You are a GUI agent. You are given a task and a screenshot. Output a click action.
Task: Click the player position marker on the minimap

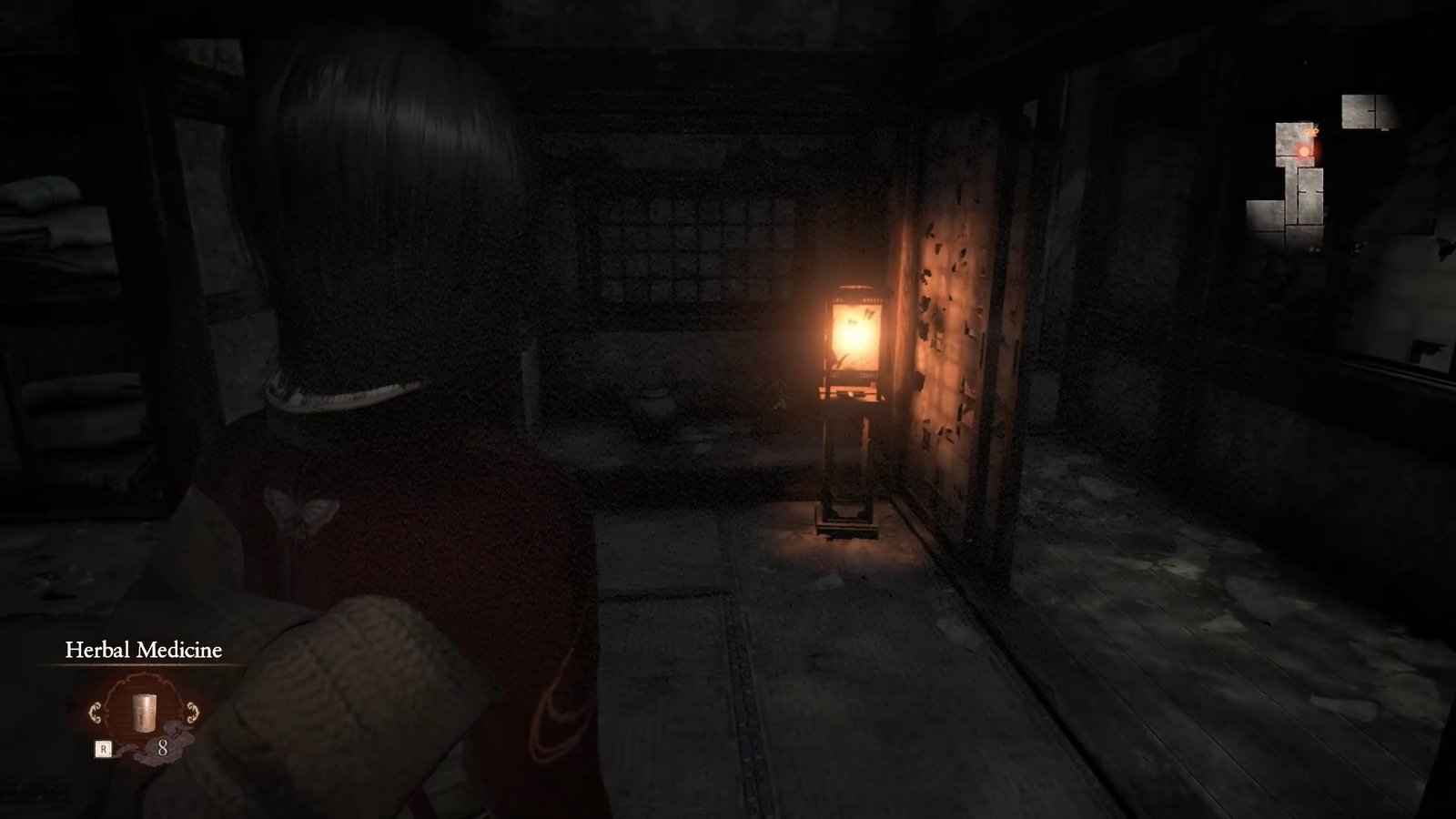(x=1304, y=150)
